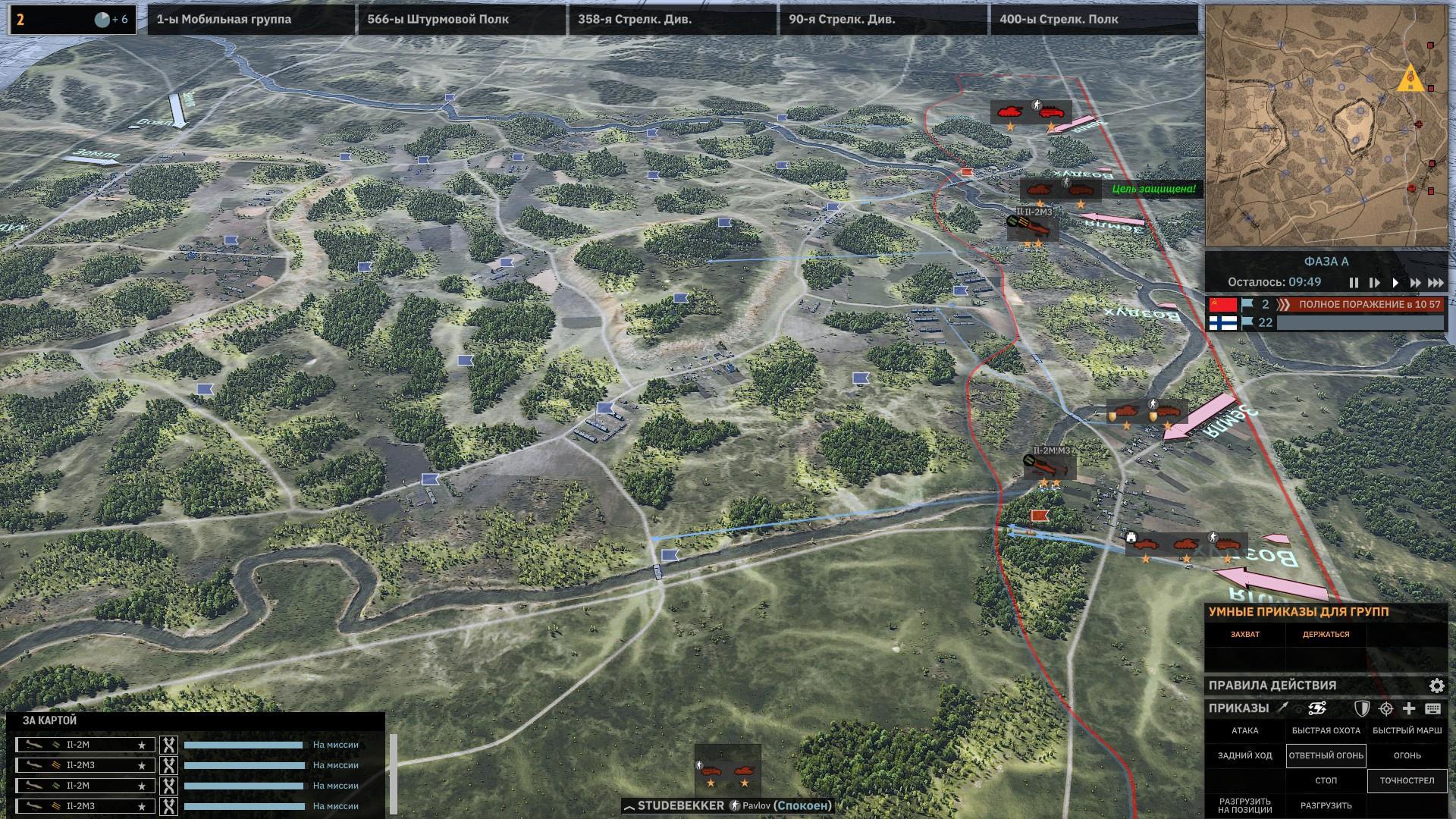
Task: Select the БЫСТРАЯ ОХОТА order
Action: [x=1326, y=731]
